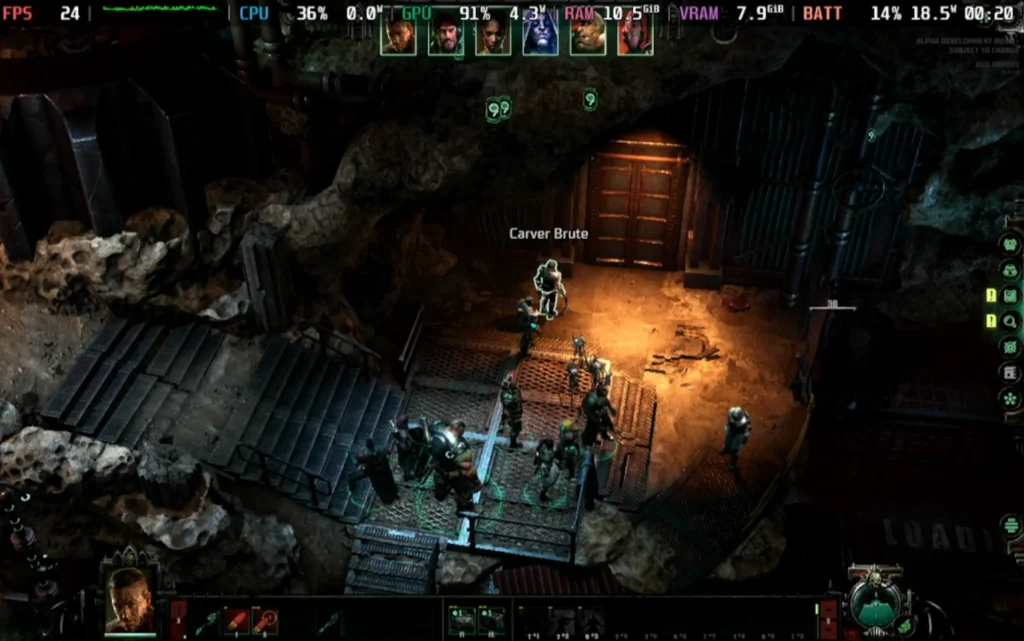Click the paired green speech markers
Viewport: 1024px width, 641px height.
click(498, 107)
